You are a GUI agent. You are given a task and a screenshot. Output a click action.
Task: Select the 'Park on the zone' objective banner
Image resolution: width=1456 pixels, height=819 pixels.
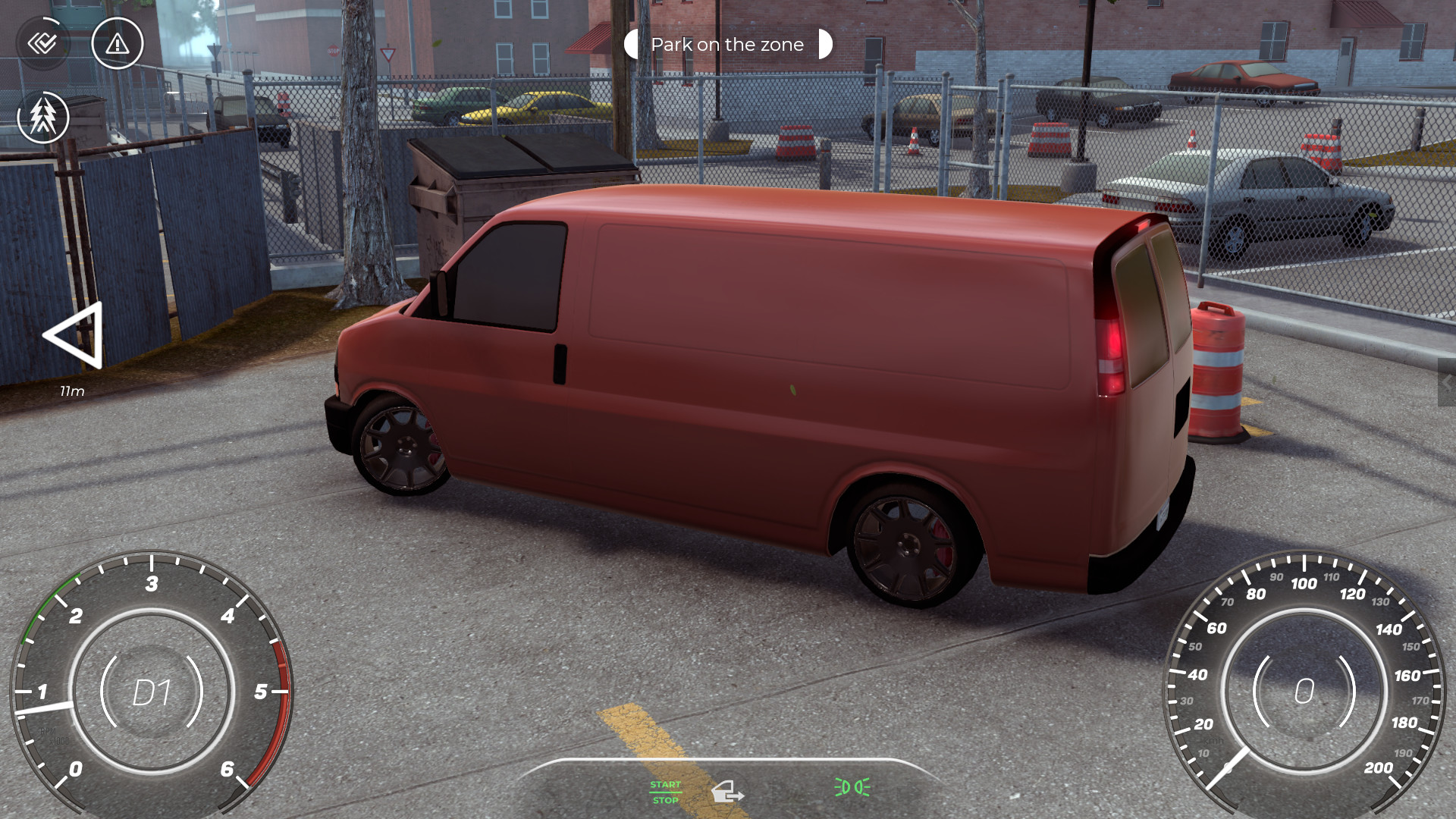click(726, 44)
